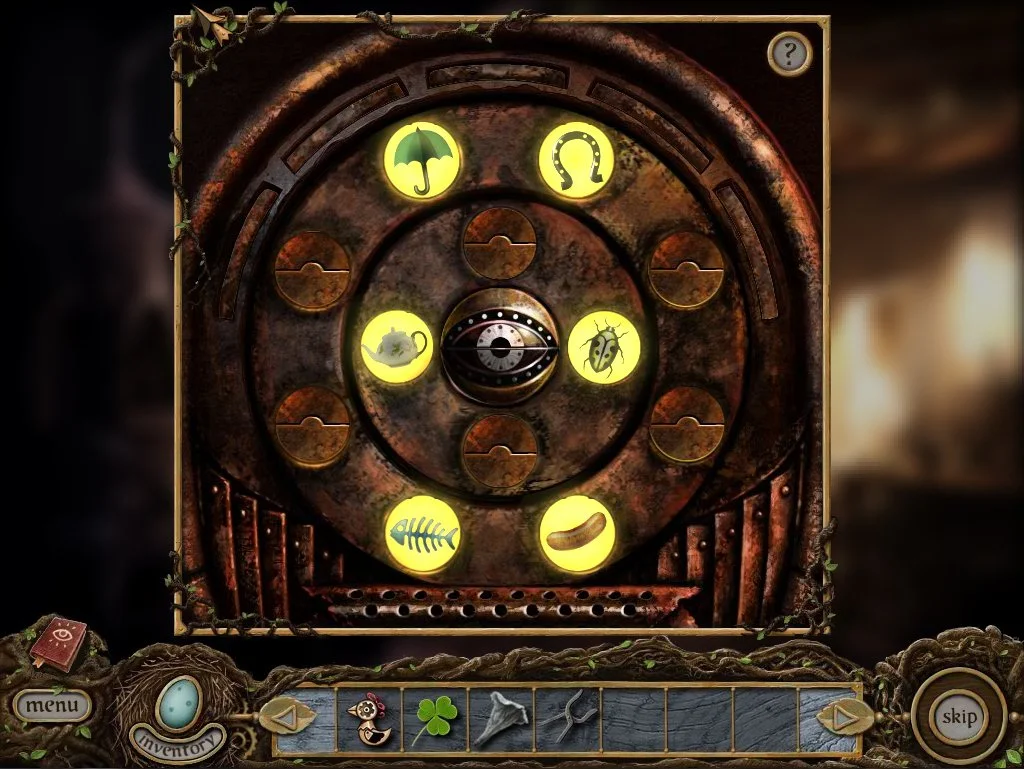Tap the lit umbrella symbol disc

pos(422,161)
